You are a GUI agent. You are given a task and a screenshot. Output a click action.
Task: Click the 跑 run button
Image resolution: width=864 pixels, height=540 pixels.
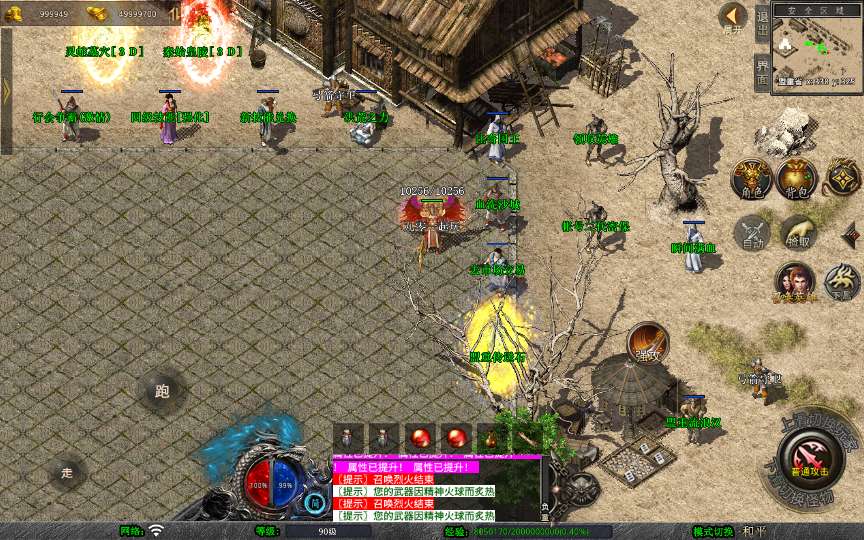(162, 391)
